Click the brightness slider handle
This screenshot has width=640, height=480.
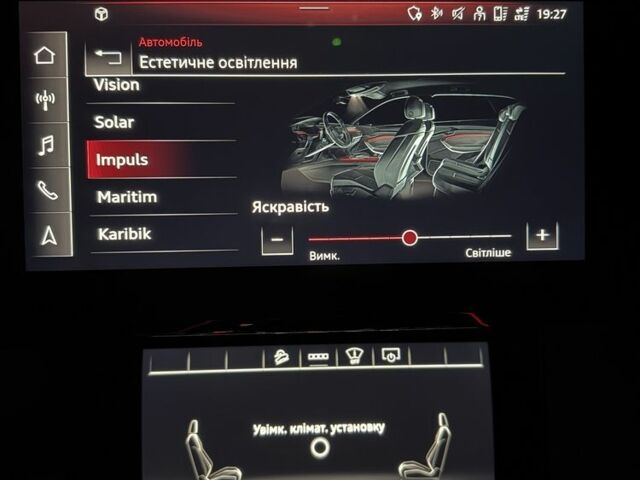(409, 238)
